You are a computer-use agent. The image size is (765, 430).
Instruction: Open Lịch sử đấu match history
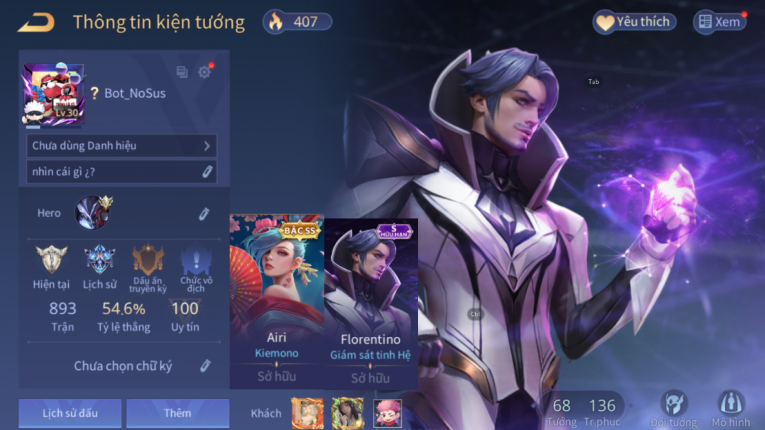(70, 412)
